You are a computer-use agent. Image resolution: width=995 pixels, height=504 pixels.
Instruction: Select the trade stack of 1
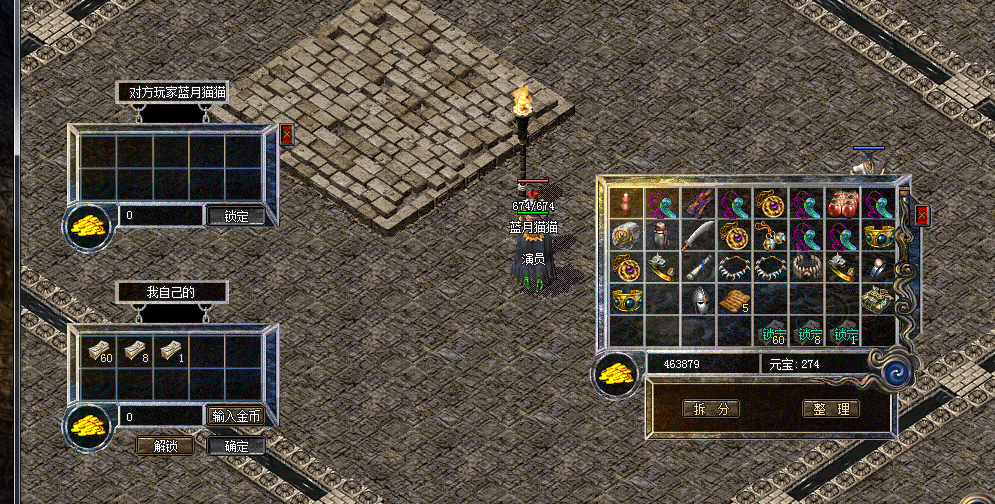pos(170,350)
